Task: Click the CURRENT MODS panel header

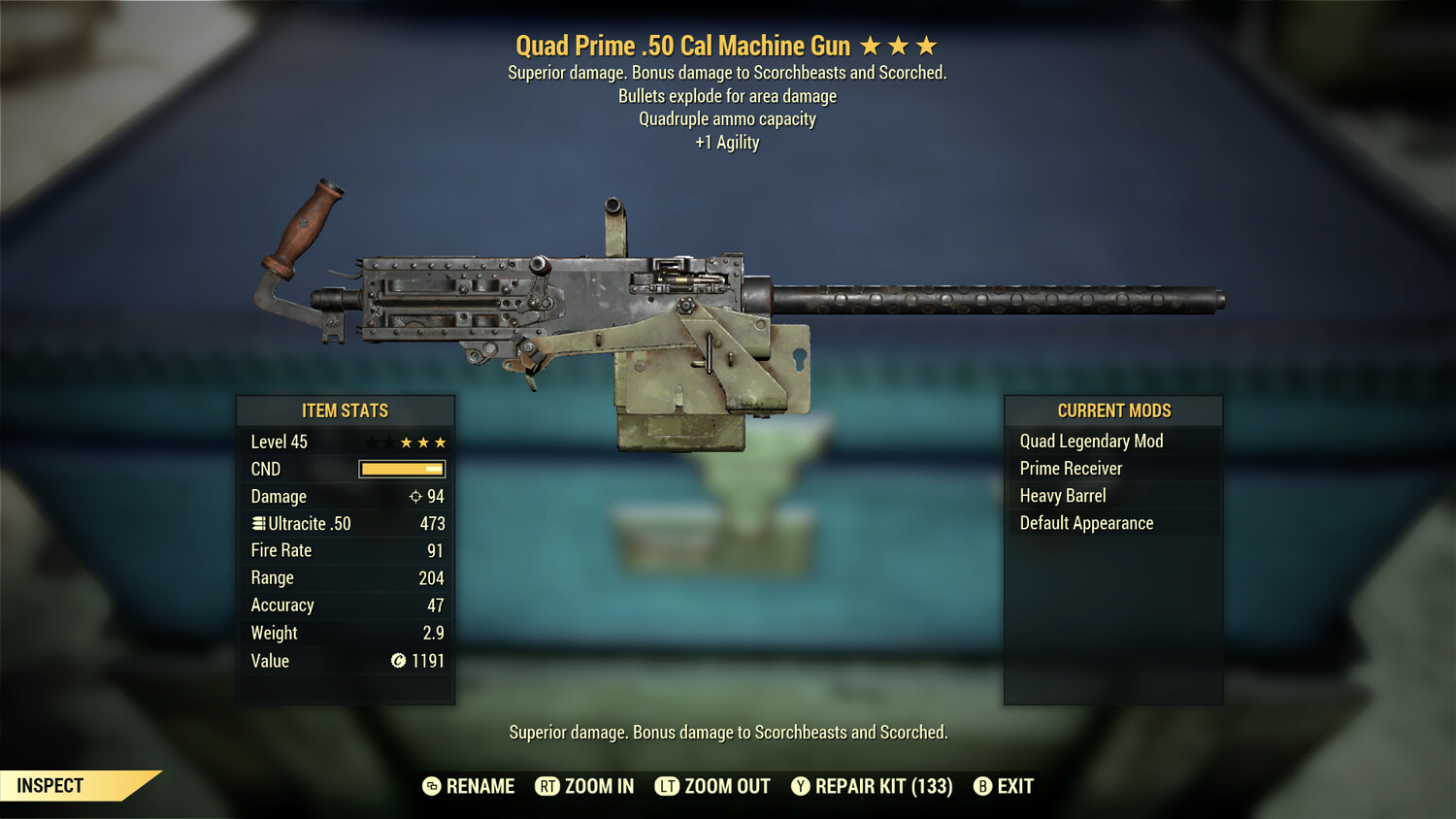Action: click(x=1112, y=410)
